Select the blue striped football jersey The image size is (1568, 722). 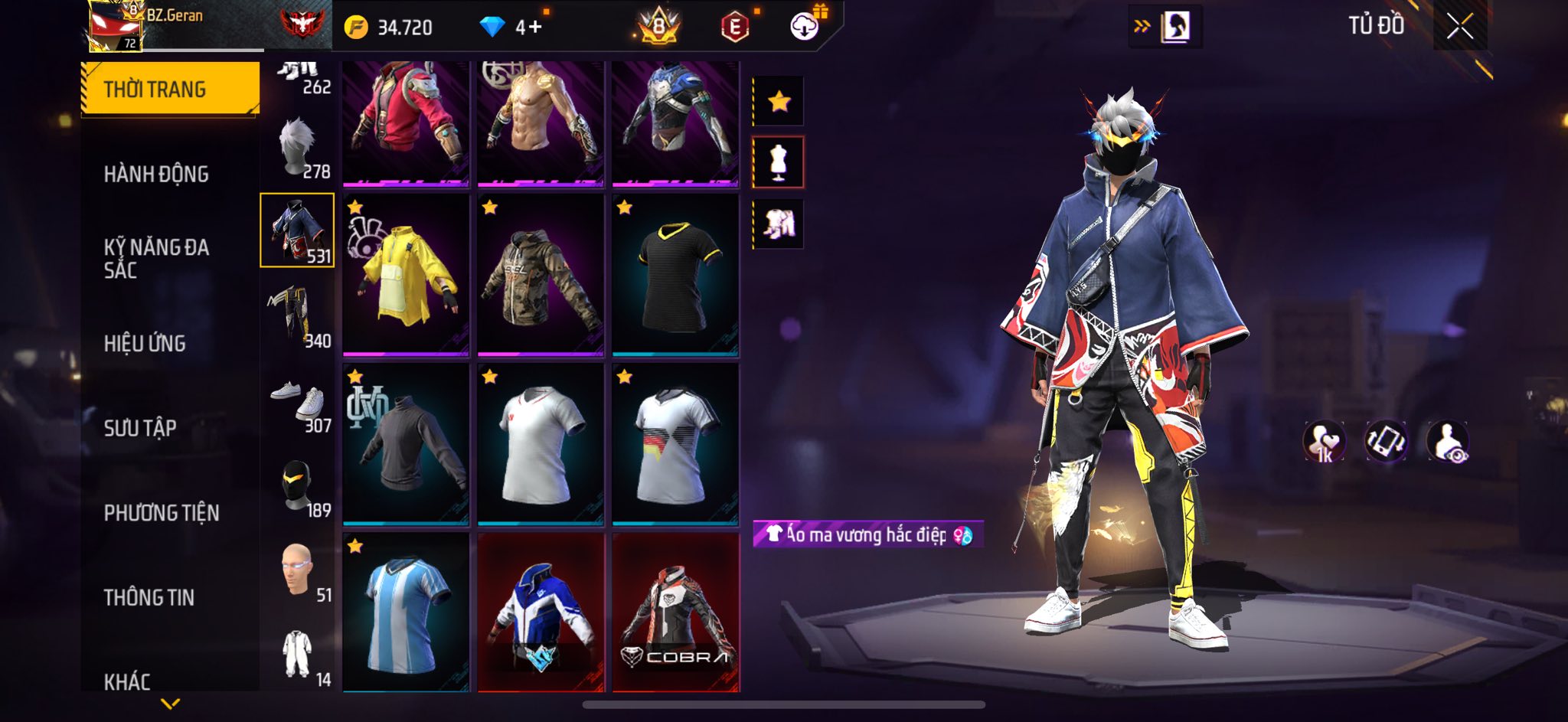[406, 613]
